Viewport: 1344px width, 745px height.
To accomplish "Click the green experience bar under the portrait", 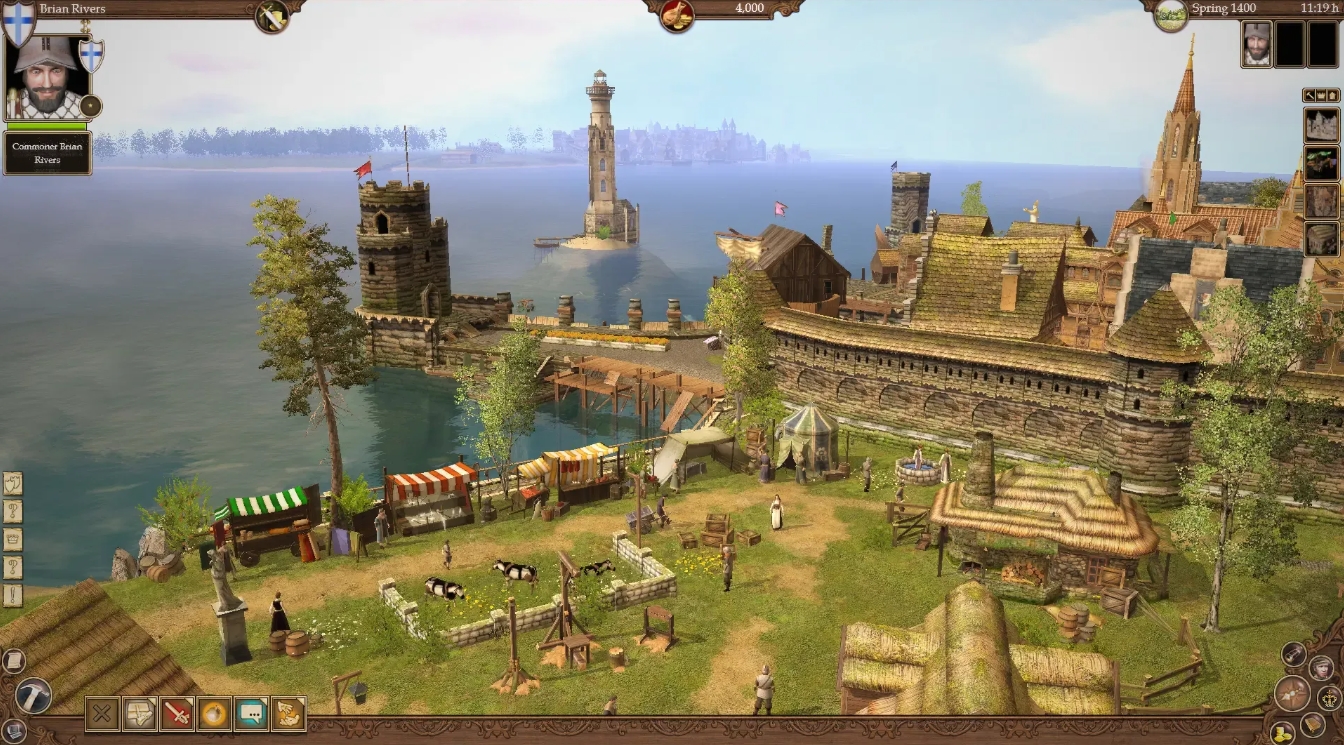I will [48, 126].
